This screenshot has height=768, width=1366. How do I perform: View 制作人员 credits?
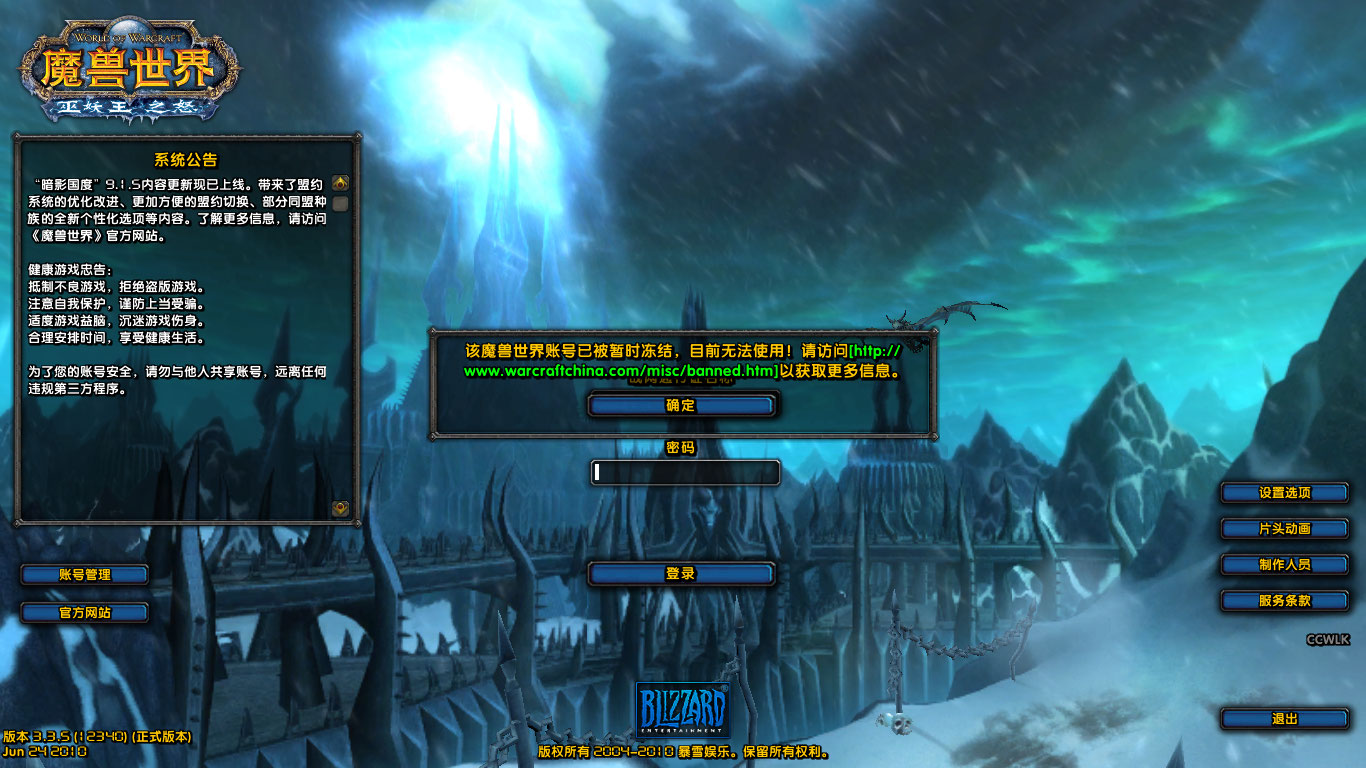point(1284,565)
